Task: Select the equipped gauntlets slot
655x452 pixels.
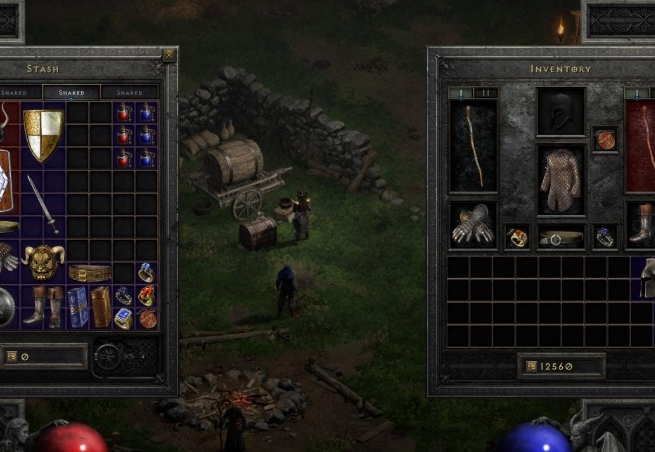Action: click(x=473, y=225)
